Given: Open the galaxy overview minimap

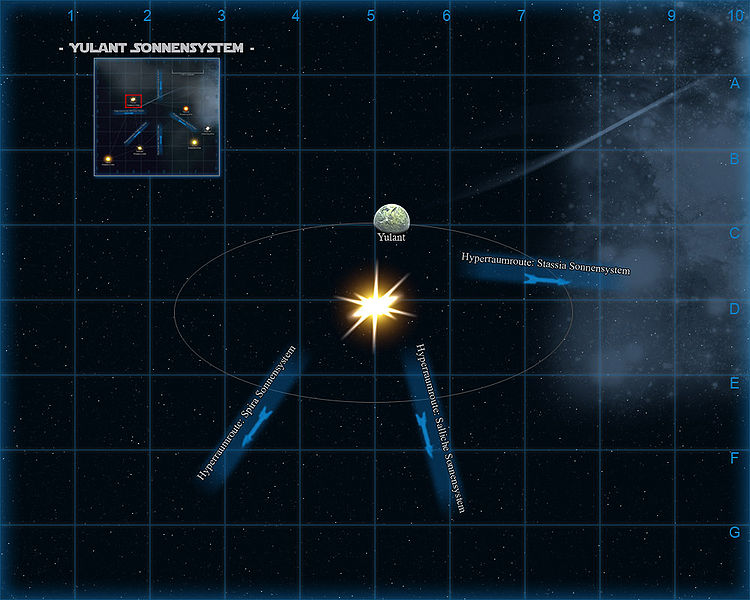Looking at the screenshot, I should coord(157,117).
